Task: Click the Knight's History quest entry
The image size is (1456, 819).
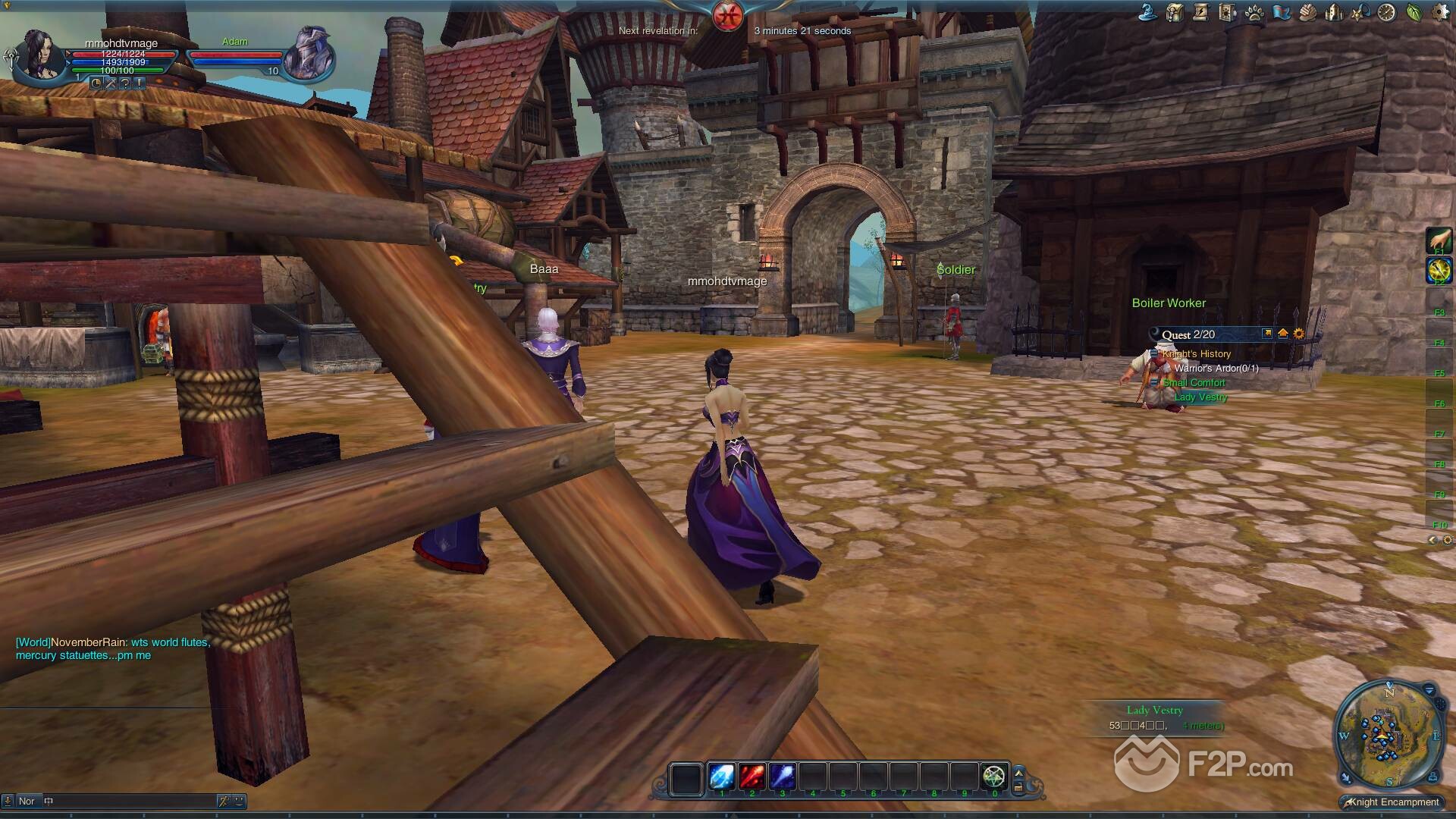Action: point(1197,354)
